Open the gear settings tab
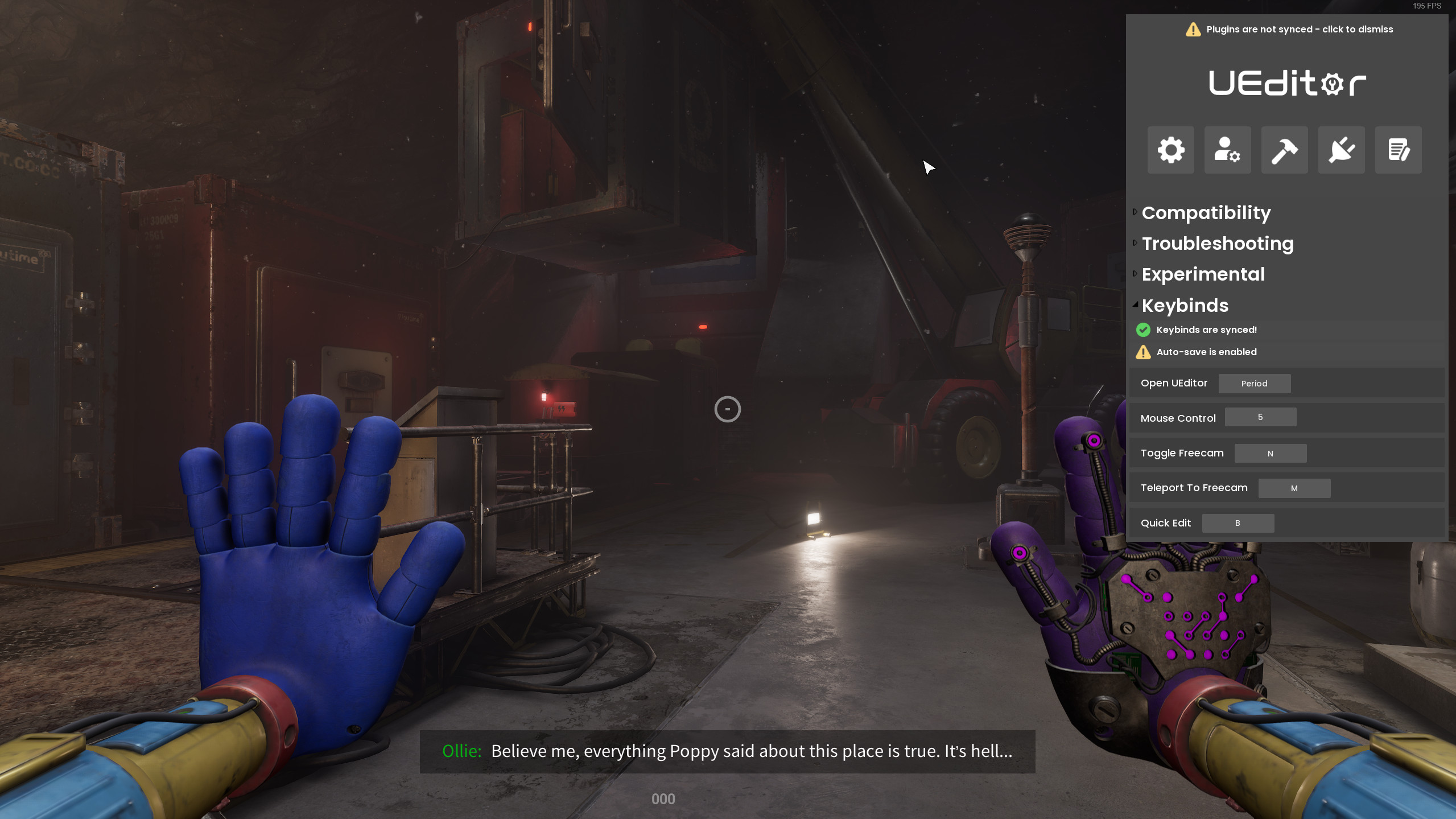 pos(1170,150)
